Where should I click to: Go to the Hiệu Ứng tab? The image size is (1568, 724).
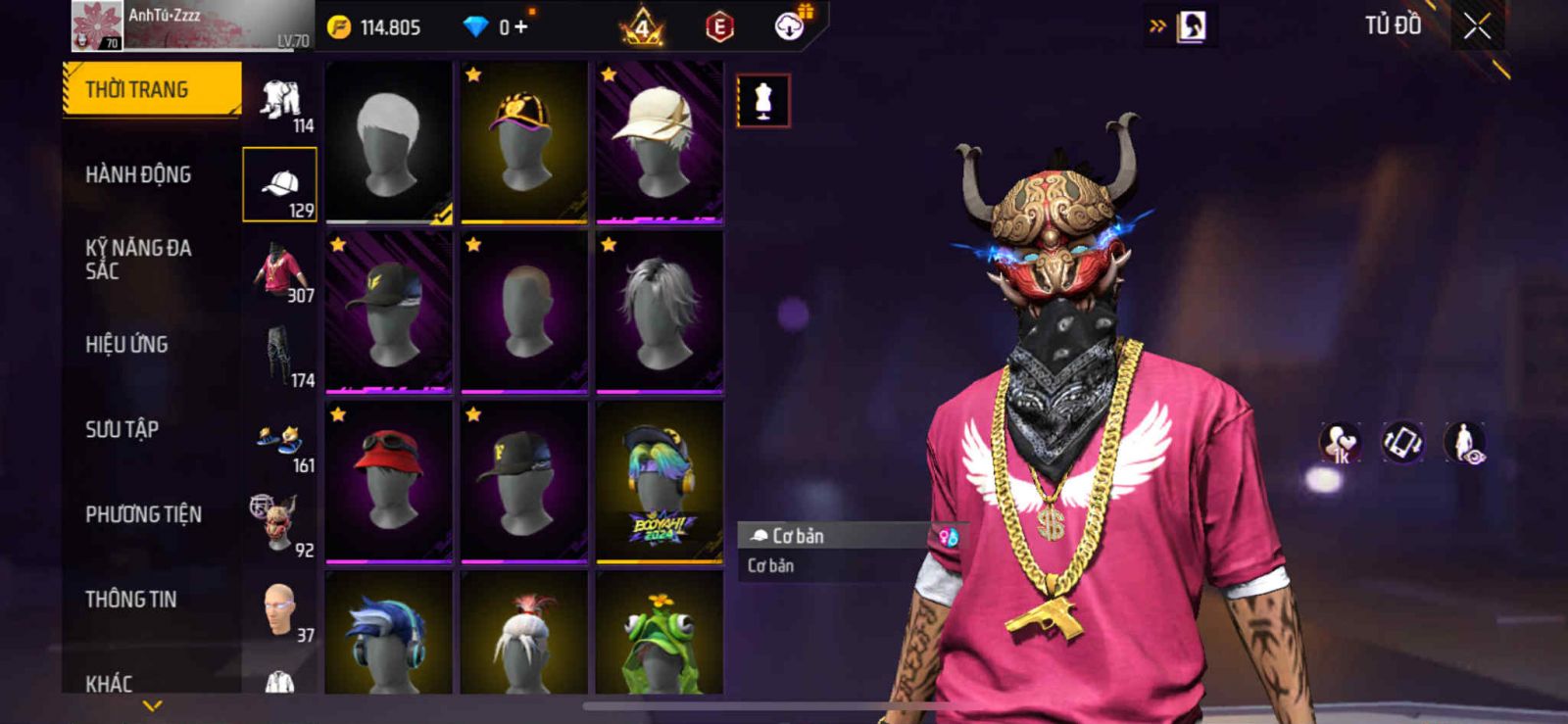point(126,344)
